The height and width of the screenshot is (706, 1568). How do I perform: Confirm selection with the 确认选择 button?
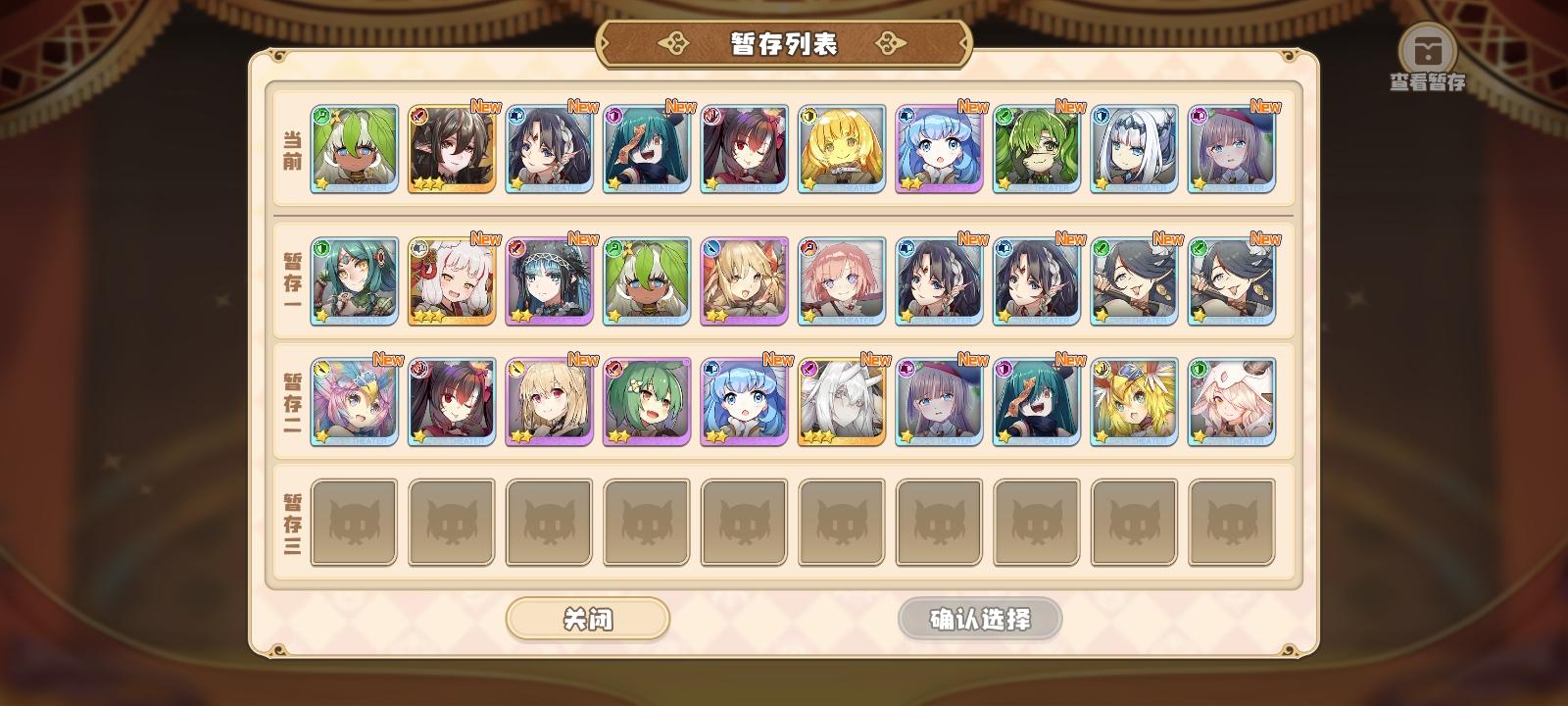(x=978, y=619)
